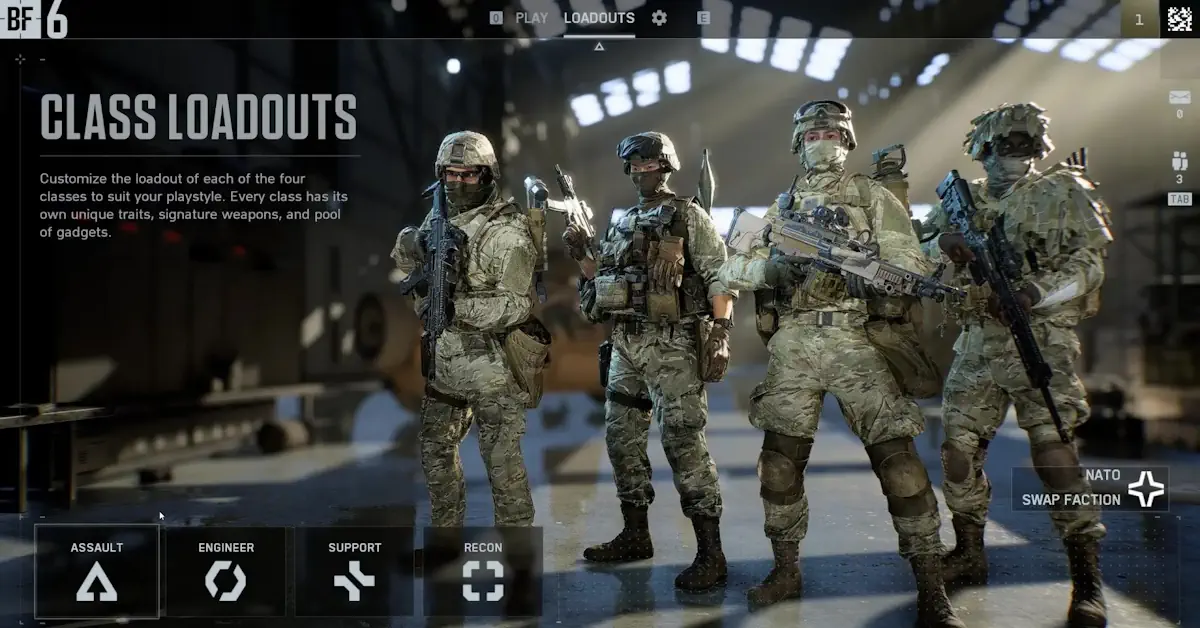Open the Loadouts tab
The height and width of the screenshot is (628, 1200).
[599, 18]
